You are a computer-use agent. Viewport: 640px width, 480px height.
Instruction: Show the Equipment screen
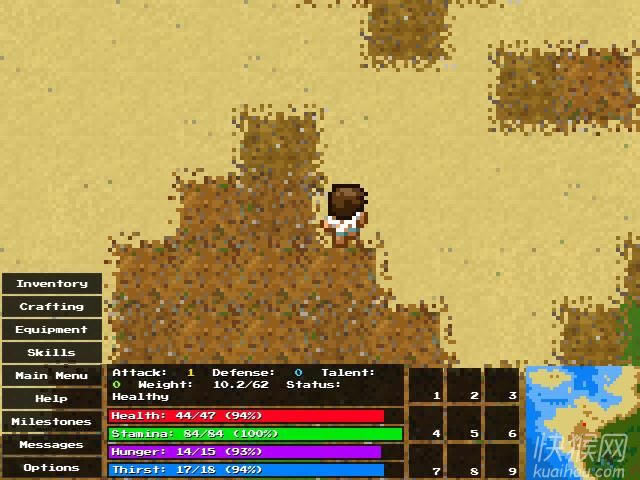coord(52,330)
